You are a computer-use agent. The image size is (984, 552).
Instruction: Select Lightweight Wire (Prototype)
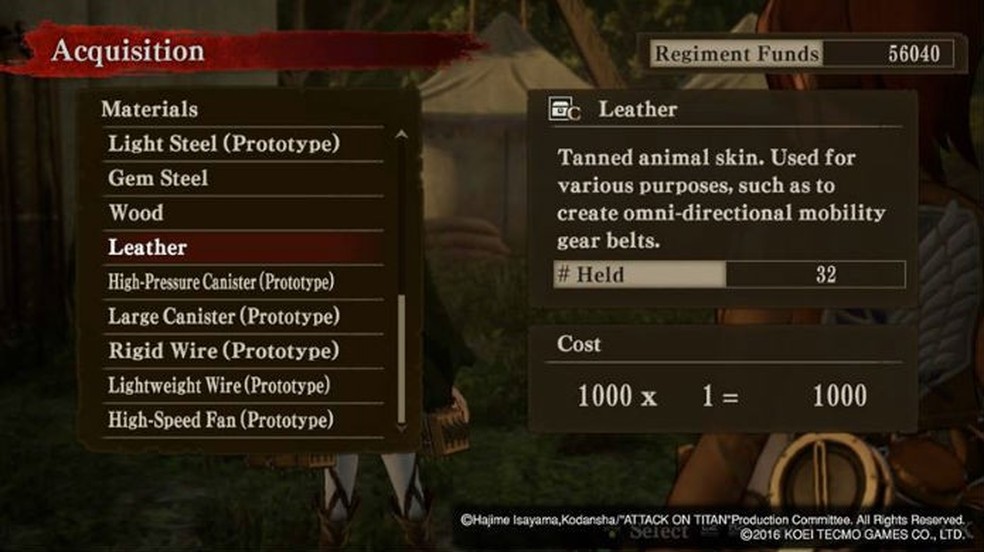click(x=219, y=385)
